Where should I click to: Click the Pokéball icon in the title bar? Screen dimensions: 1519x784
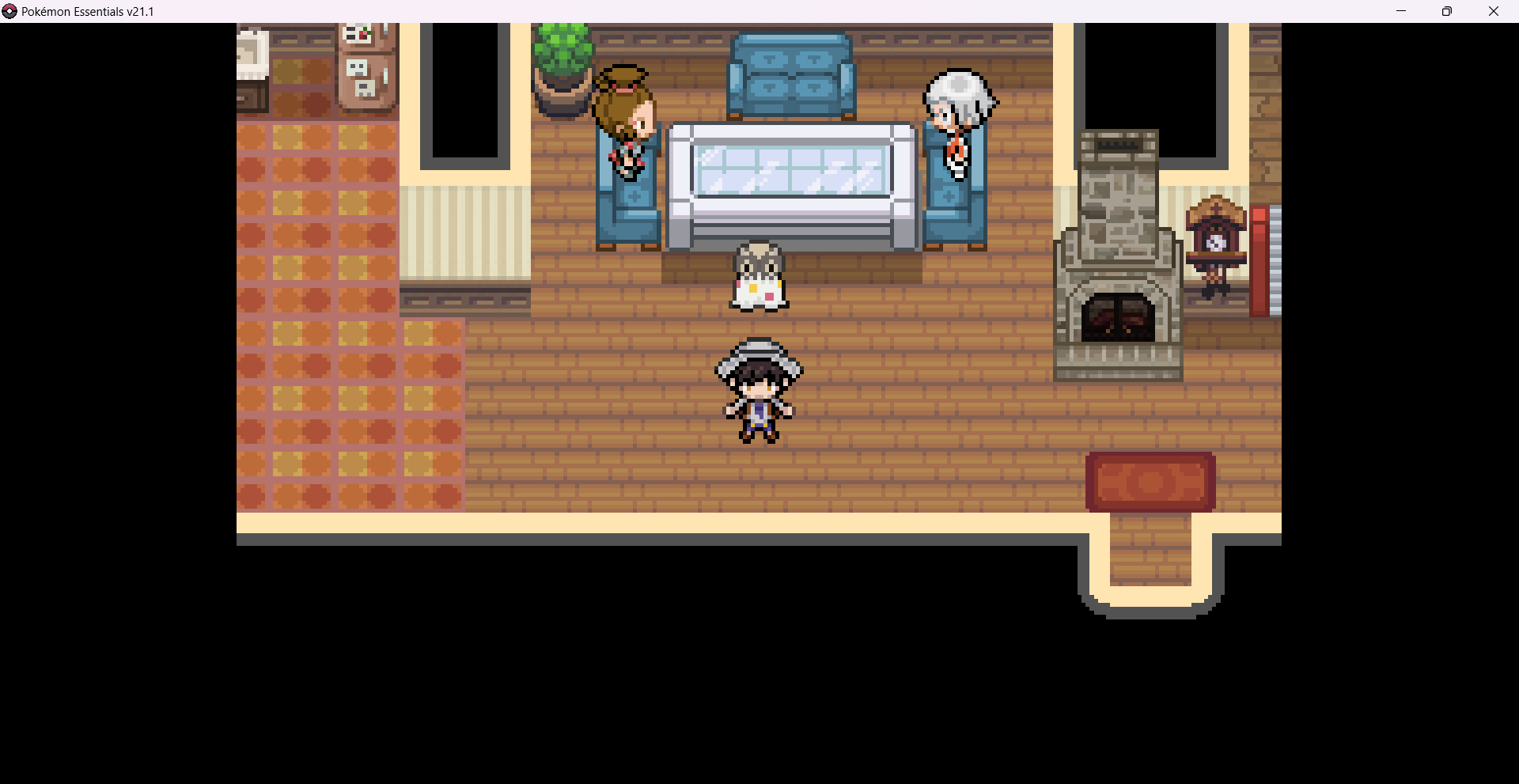pyautogui.click(x=9, y=11)
